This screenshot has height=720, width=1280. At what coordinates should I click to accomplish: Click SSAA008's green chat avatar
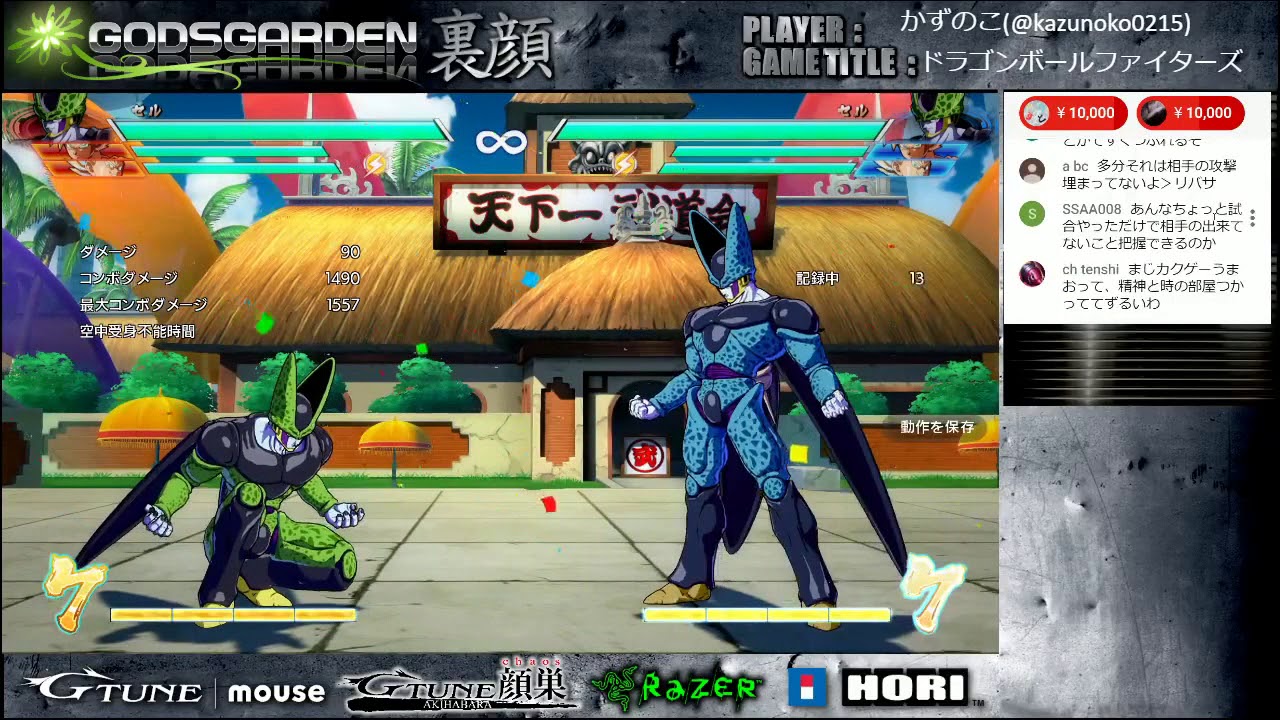[1031, 215]
